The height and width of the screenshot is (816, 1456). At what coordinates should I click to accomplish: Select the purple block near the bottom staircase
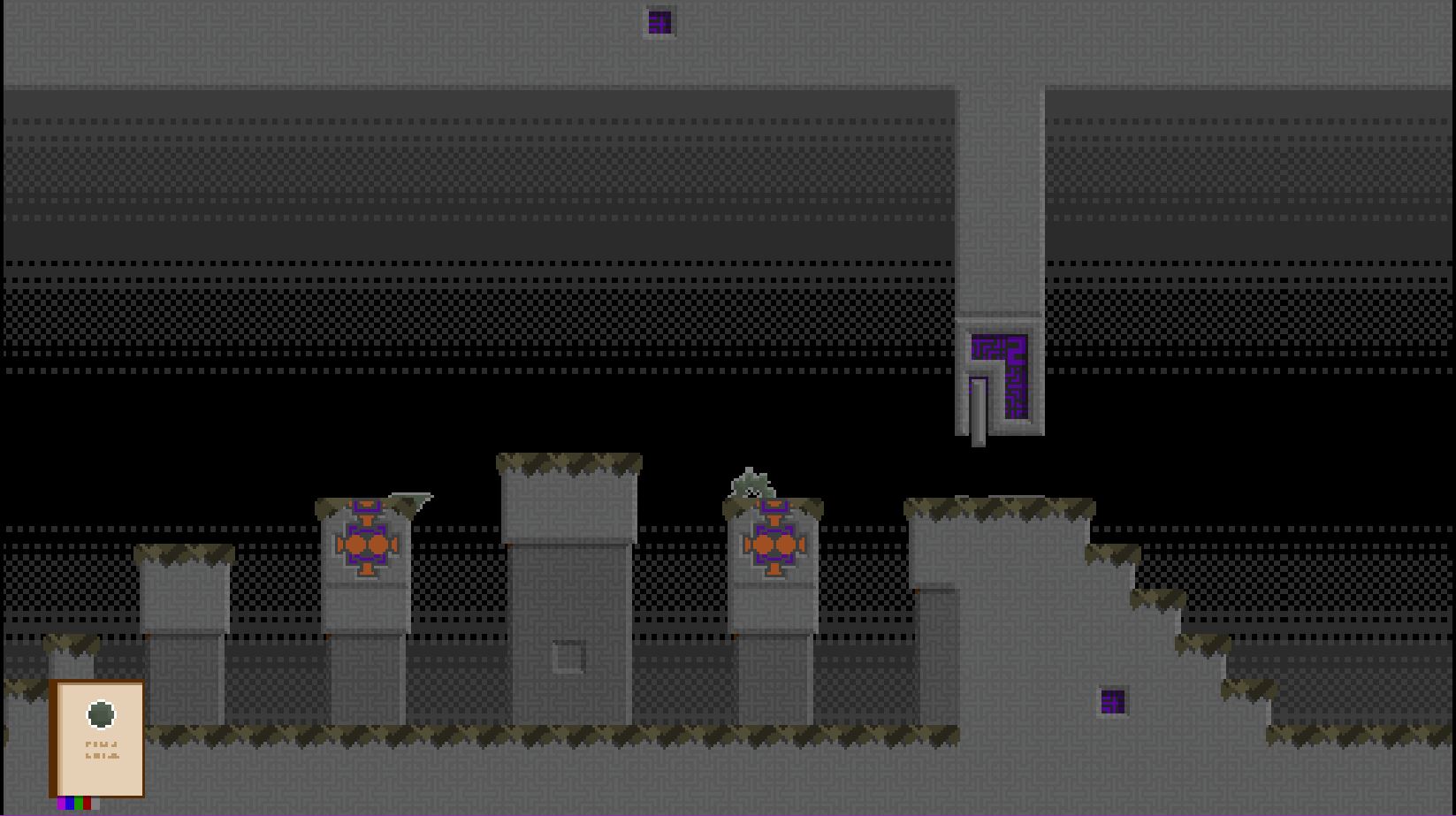[x=1113, y=703]
